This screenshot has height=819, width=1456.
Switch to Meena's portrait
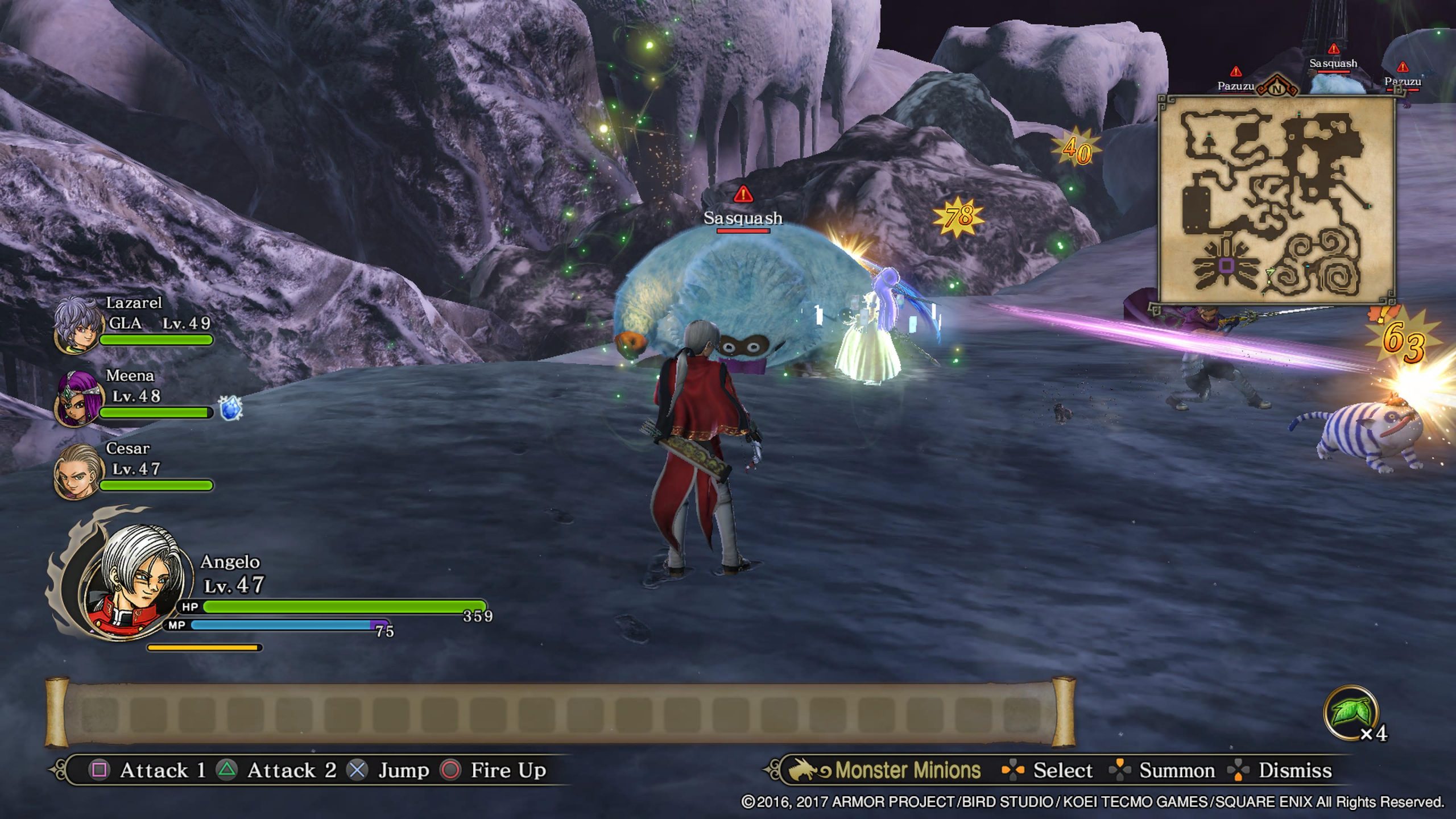click(x=78, y=398)
